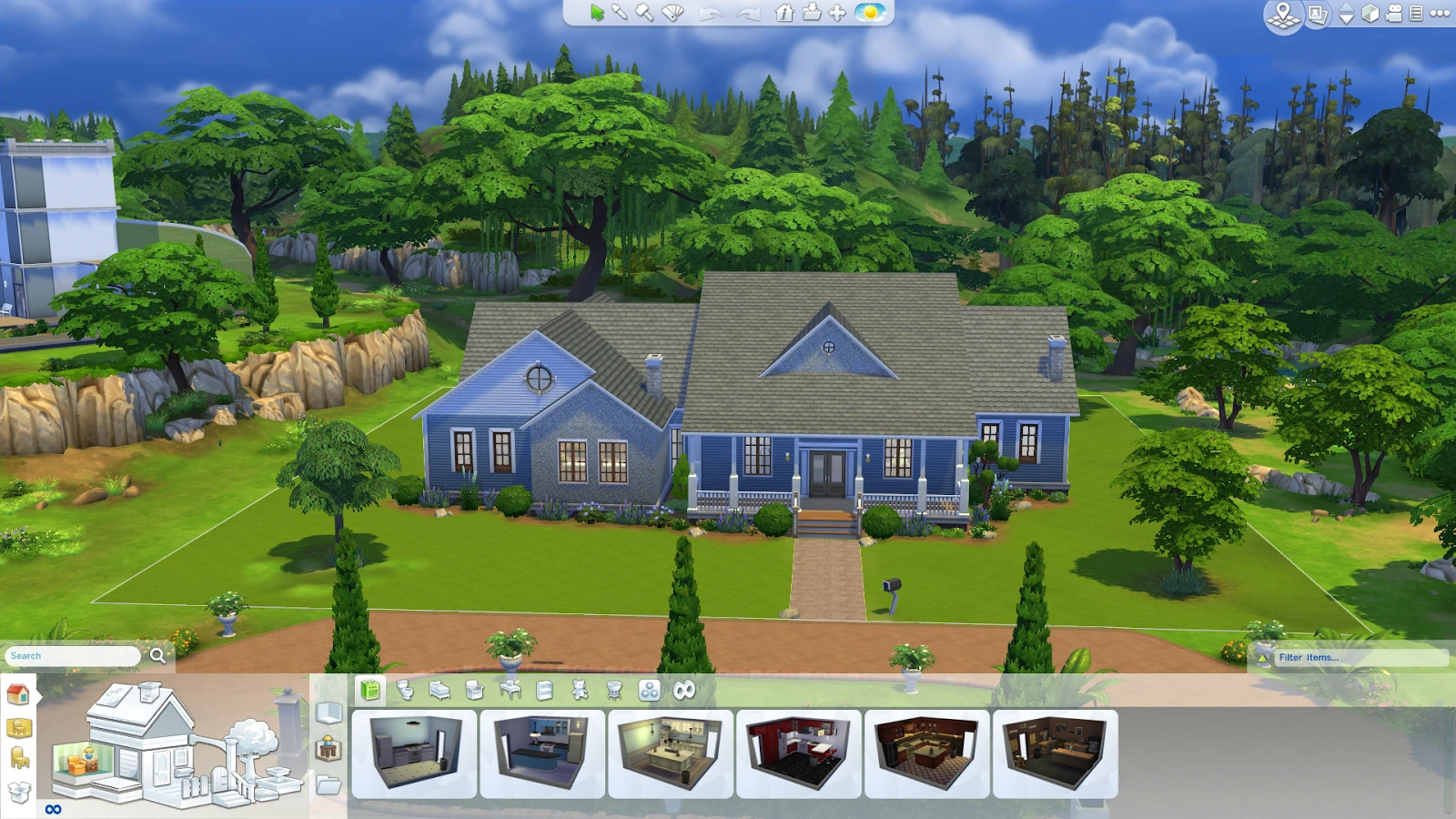Open the Gallery photos button
This screenshot has height=819, width=1456.
point(1317,14)
